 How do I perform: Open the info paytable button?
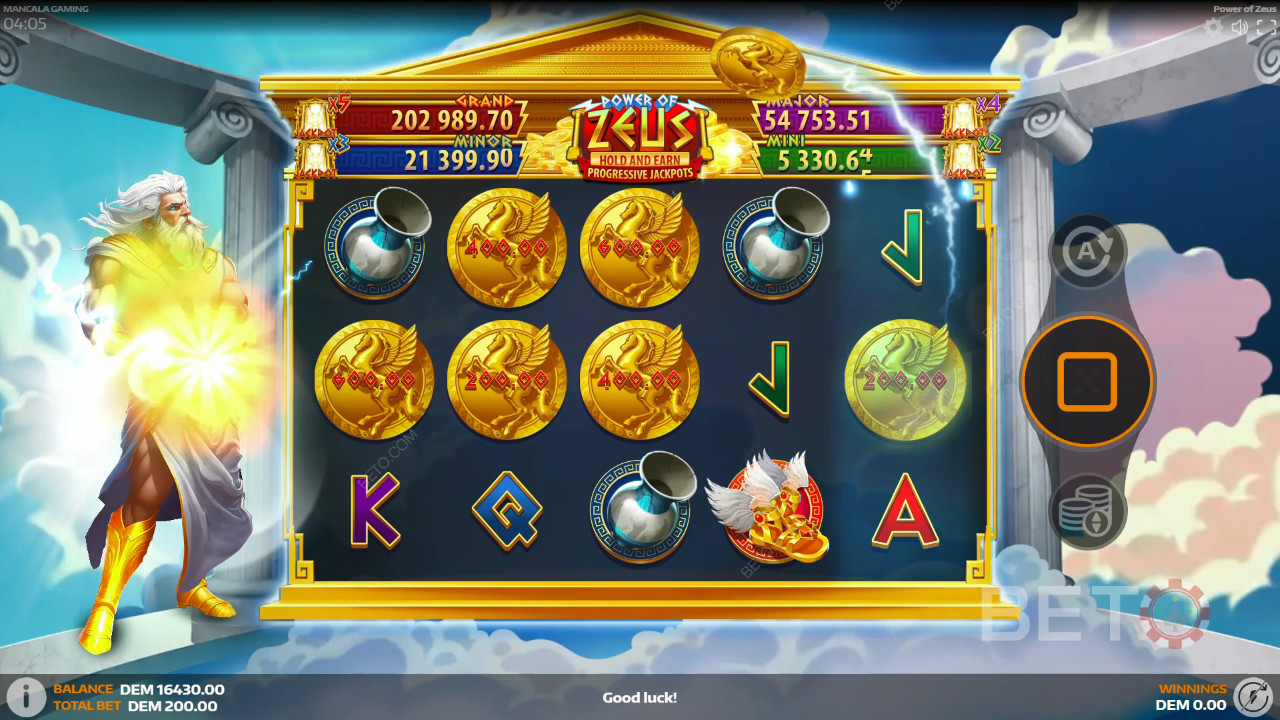click(26, 697)
